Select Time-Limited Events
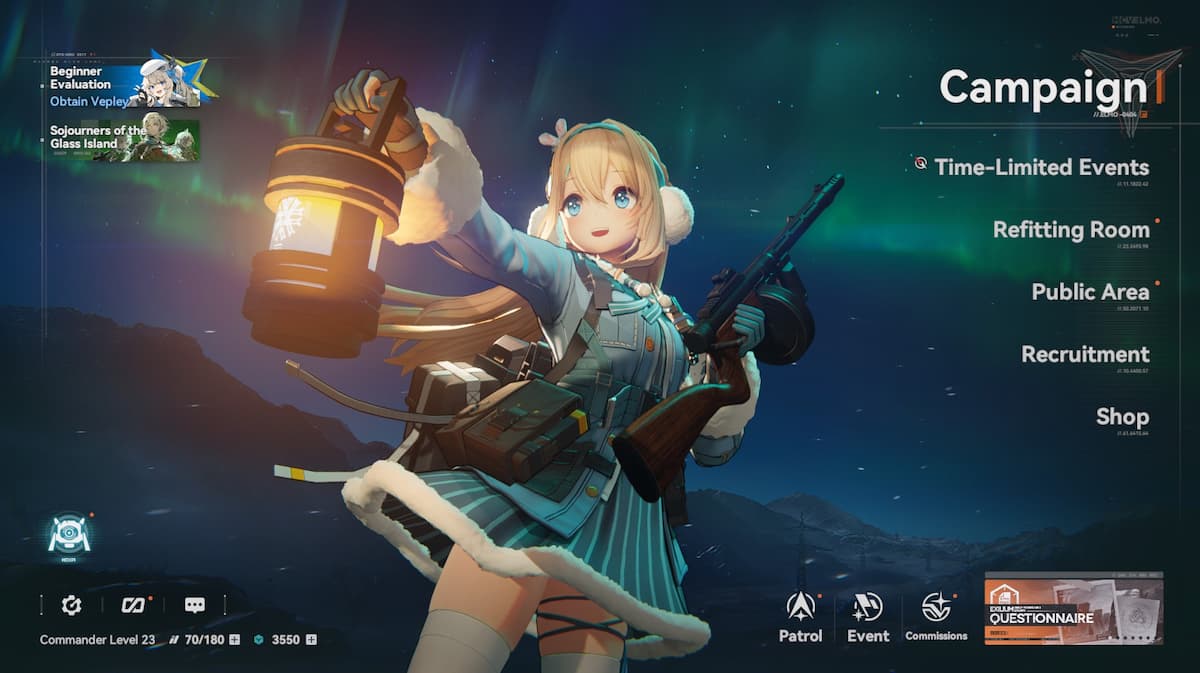Screen dimensions: 1200x673 (1041, 167)
